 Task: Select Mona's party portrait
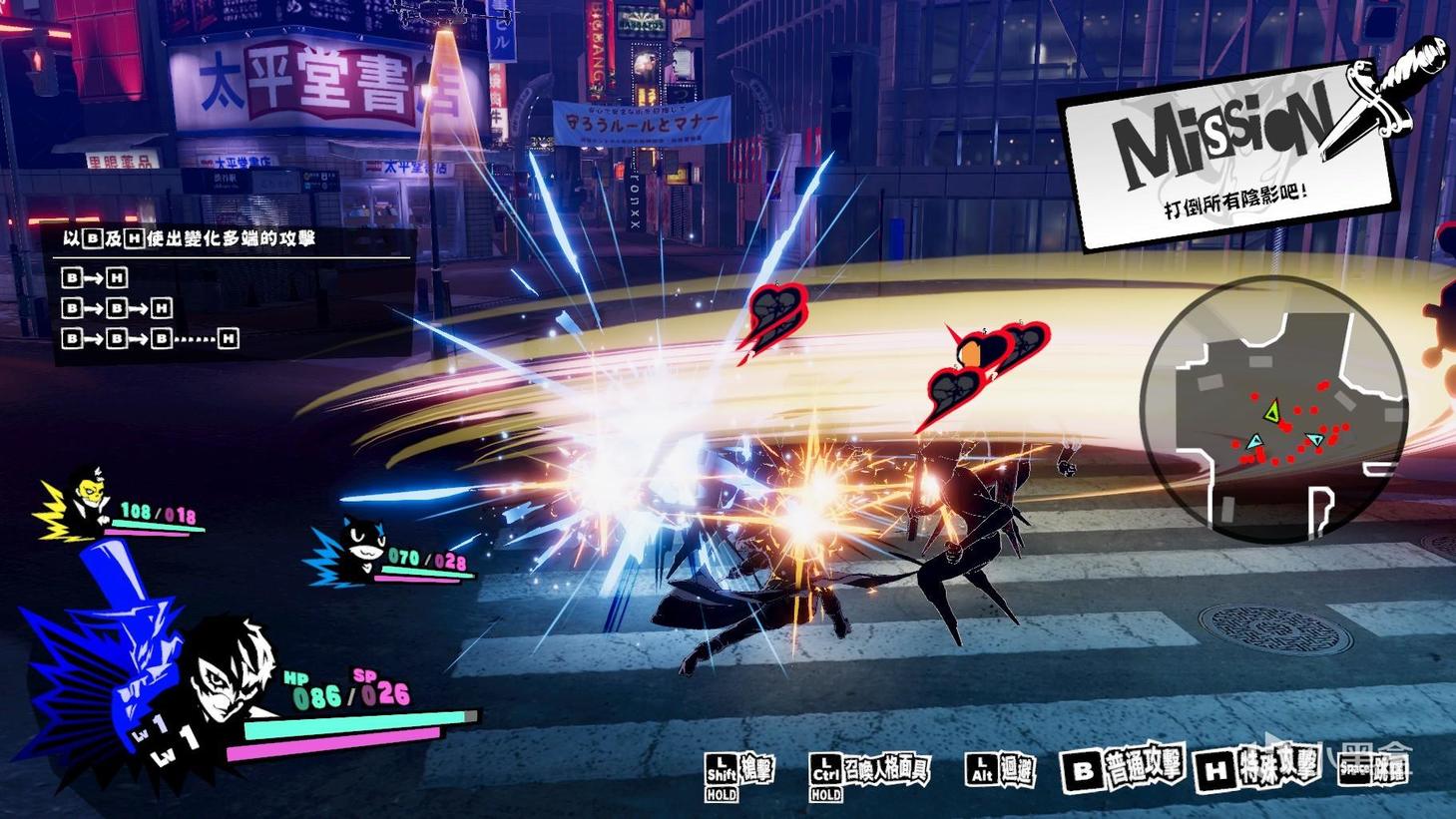(x=356, y=547)
